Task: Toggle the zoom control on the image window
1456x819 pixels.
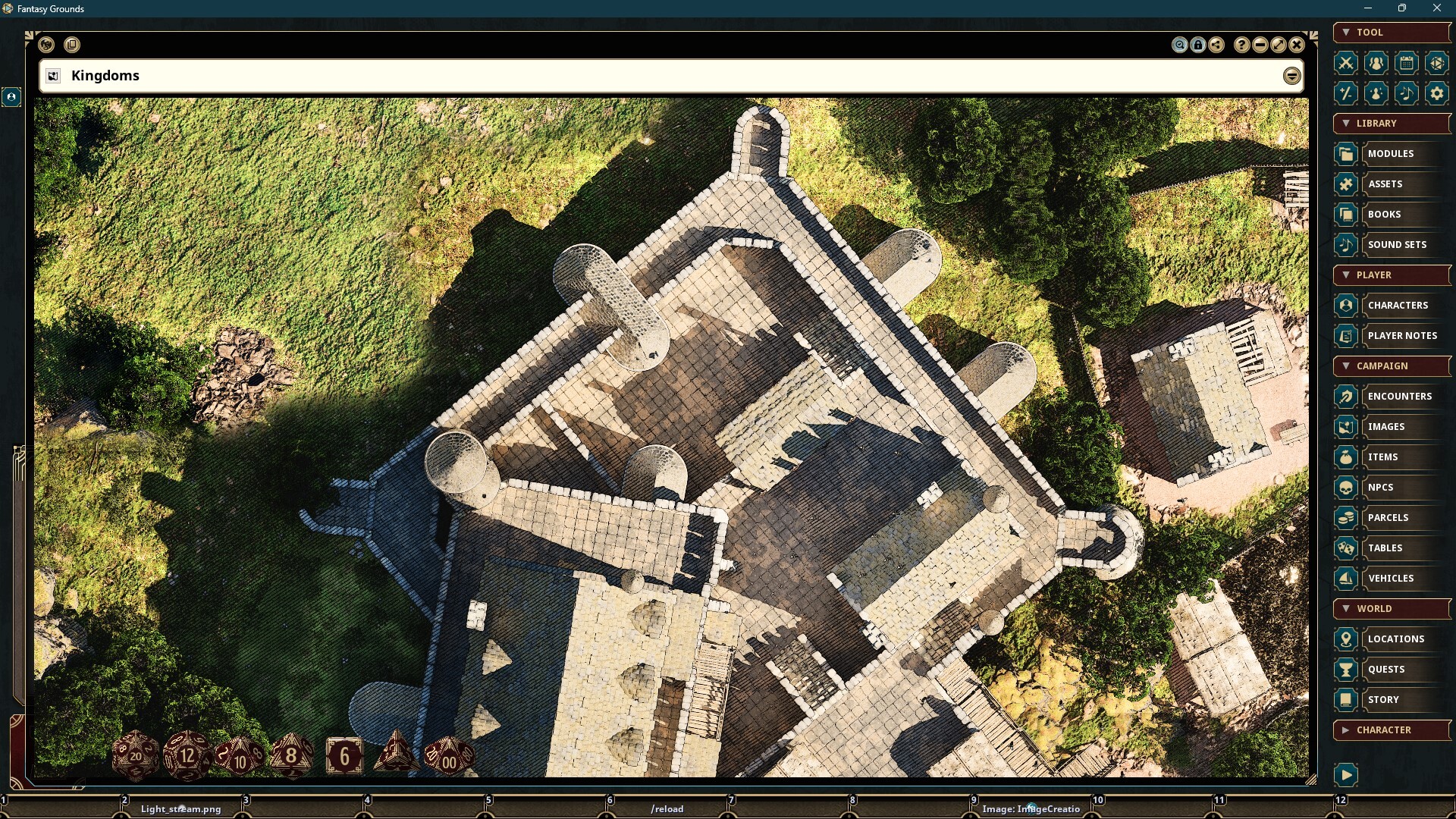Action: click(1180, 45)
